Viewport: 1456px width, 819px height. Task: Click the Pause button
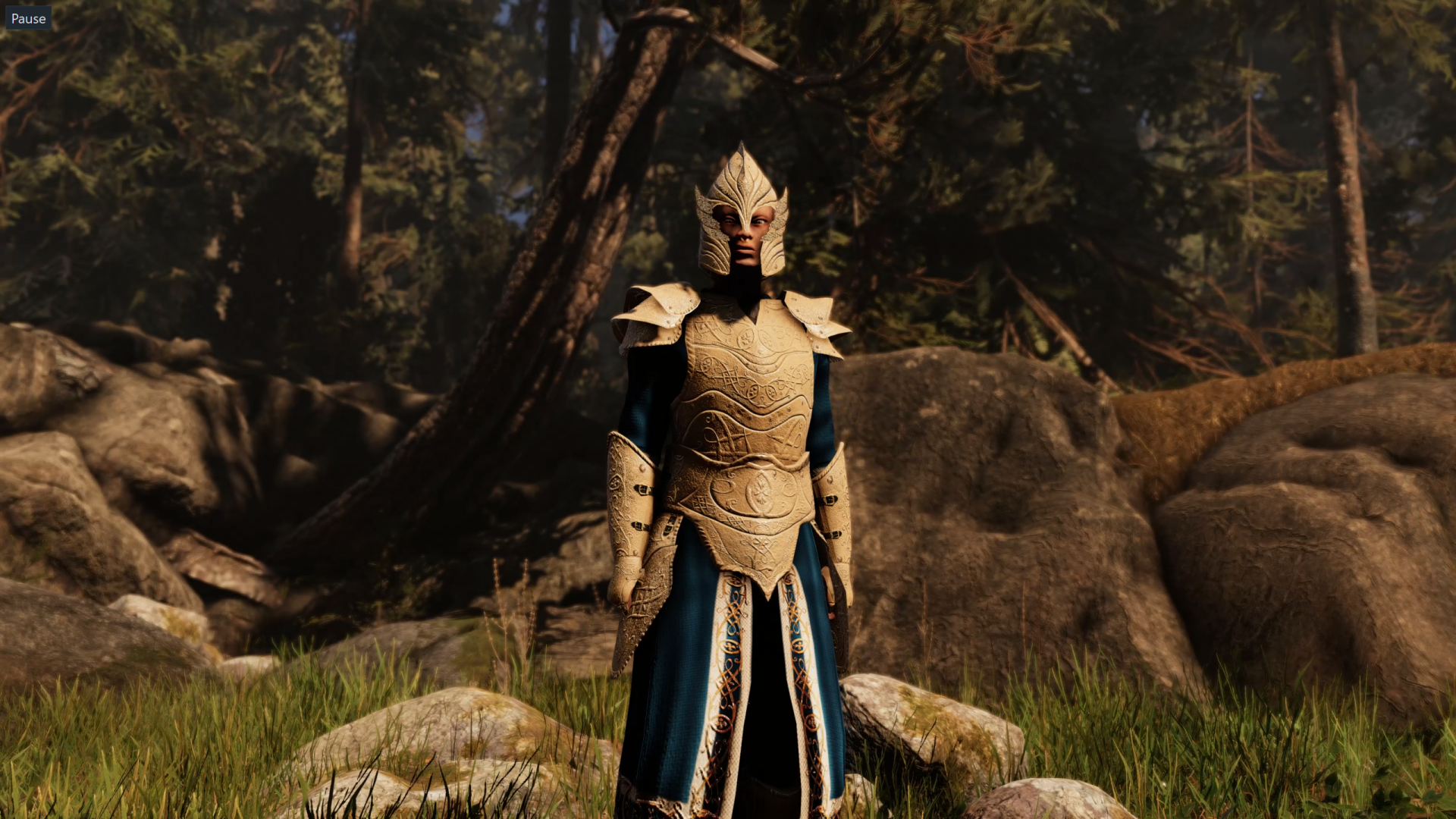[28, 18]
